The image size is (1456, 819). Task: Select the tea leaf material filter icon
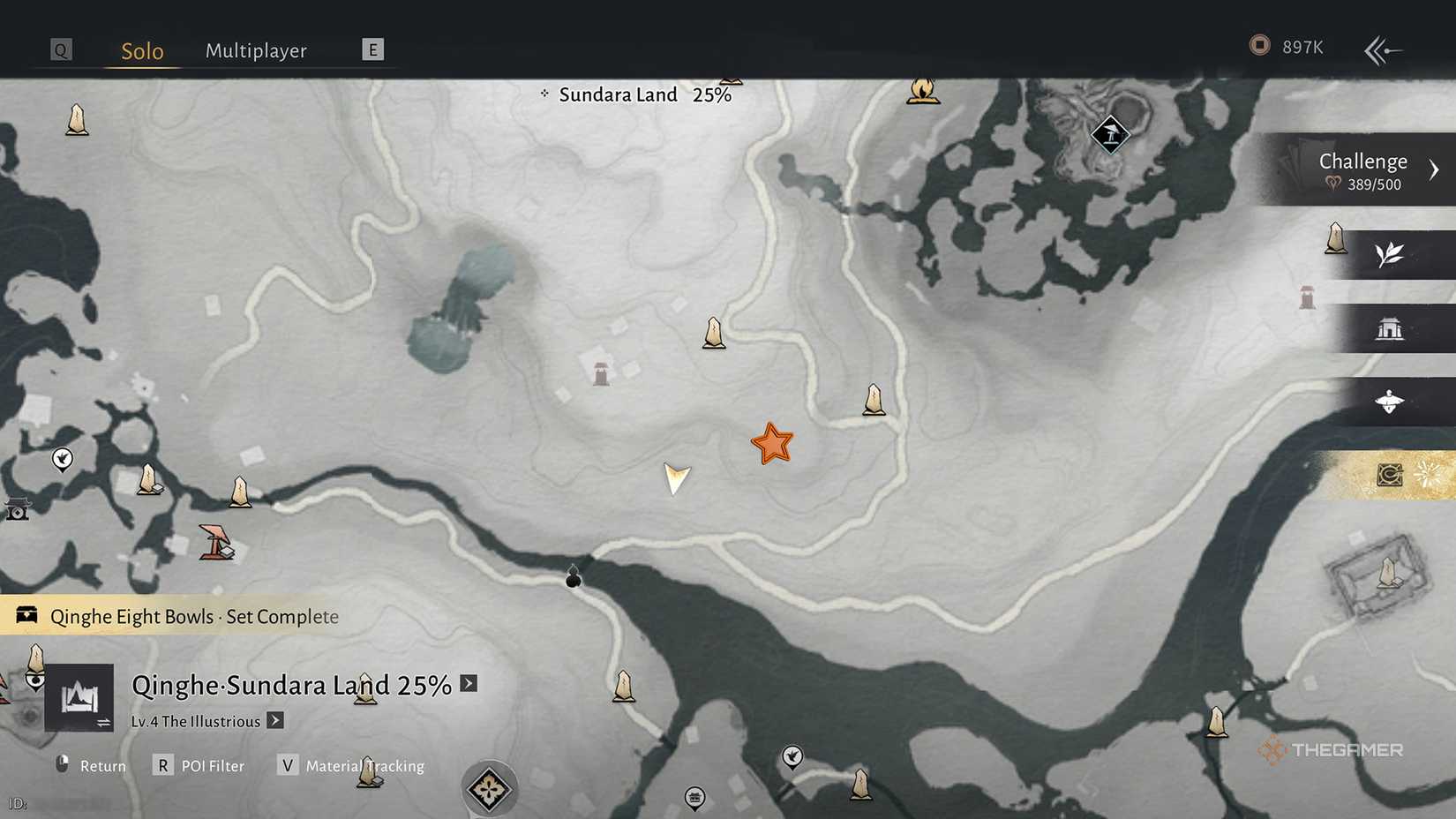pos(1389,254)
